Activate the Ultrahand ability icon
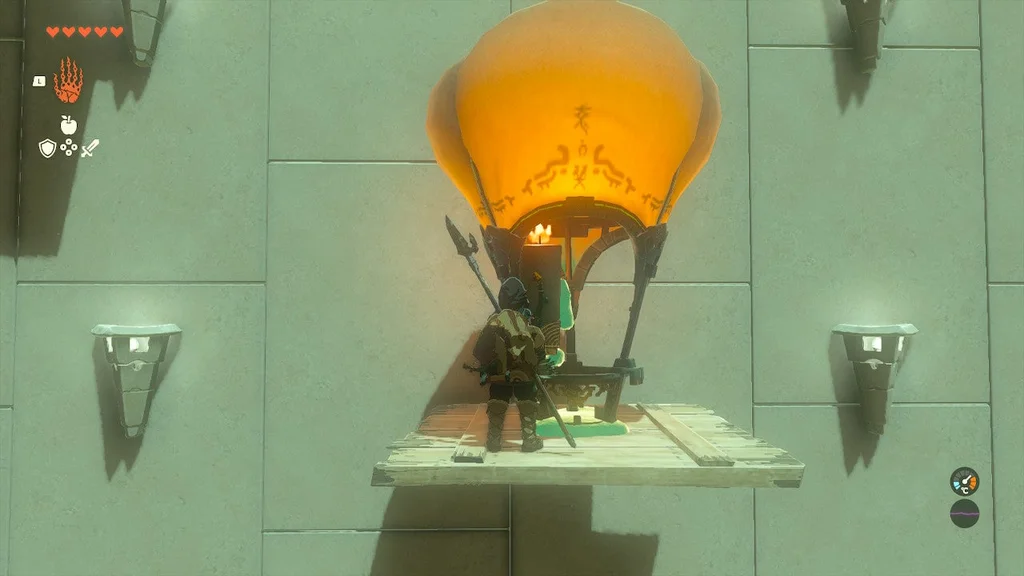Viewport: 1024px width, 576px height. pyautogui.click(x=68, y=80)
